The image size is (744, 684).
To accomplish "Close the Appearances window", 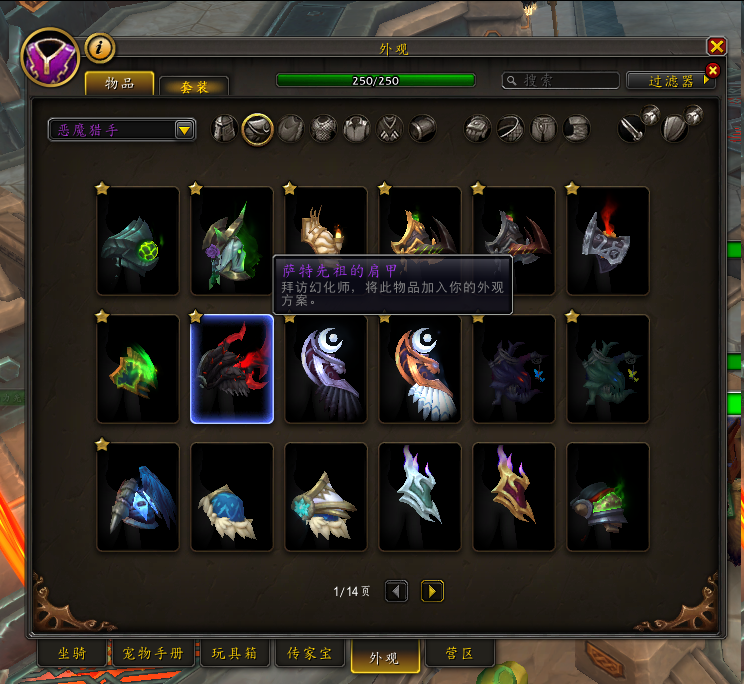I will pyautogui.click(x=716, y=47).
